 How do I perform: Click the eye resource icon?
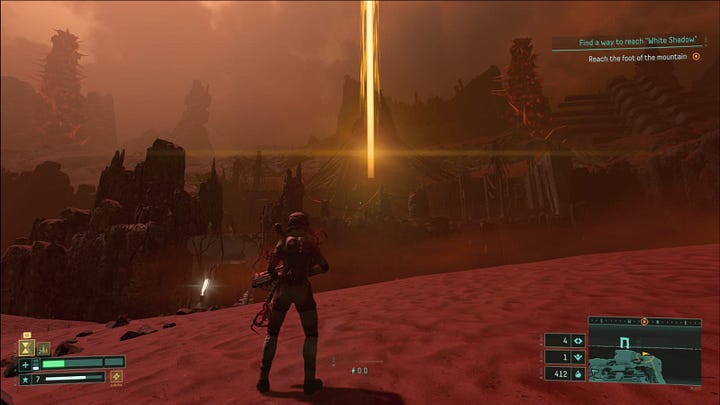tap(578, 339)
